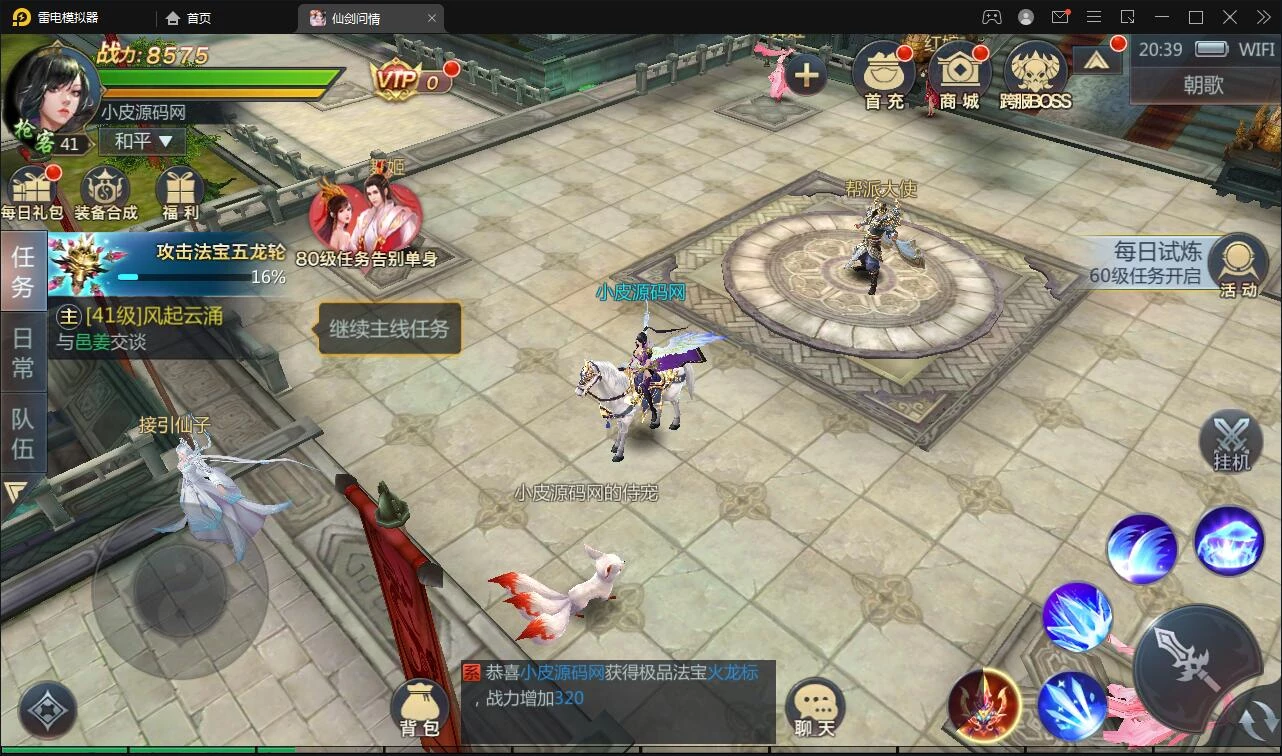Open the 福利 welfare gift box
This screenshot has width=1282, height=756.
click(x=180, y=192)
